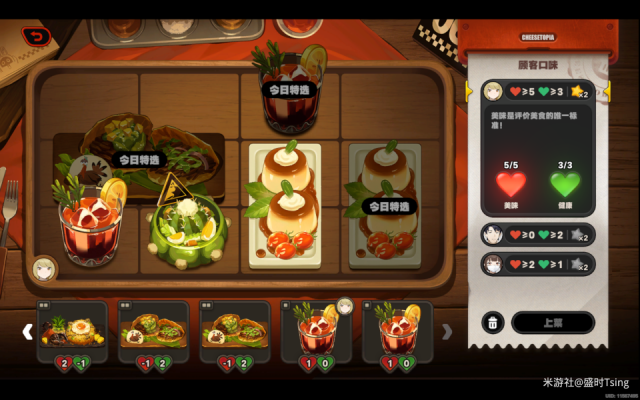Serve the dishes with the 上菜 button
Image resolution: width=640 pixels, height=400 pixels.
tap(552, 322)
